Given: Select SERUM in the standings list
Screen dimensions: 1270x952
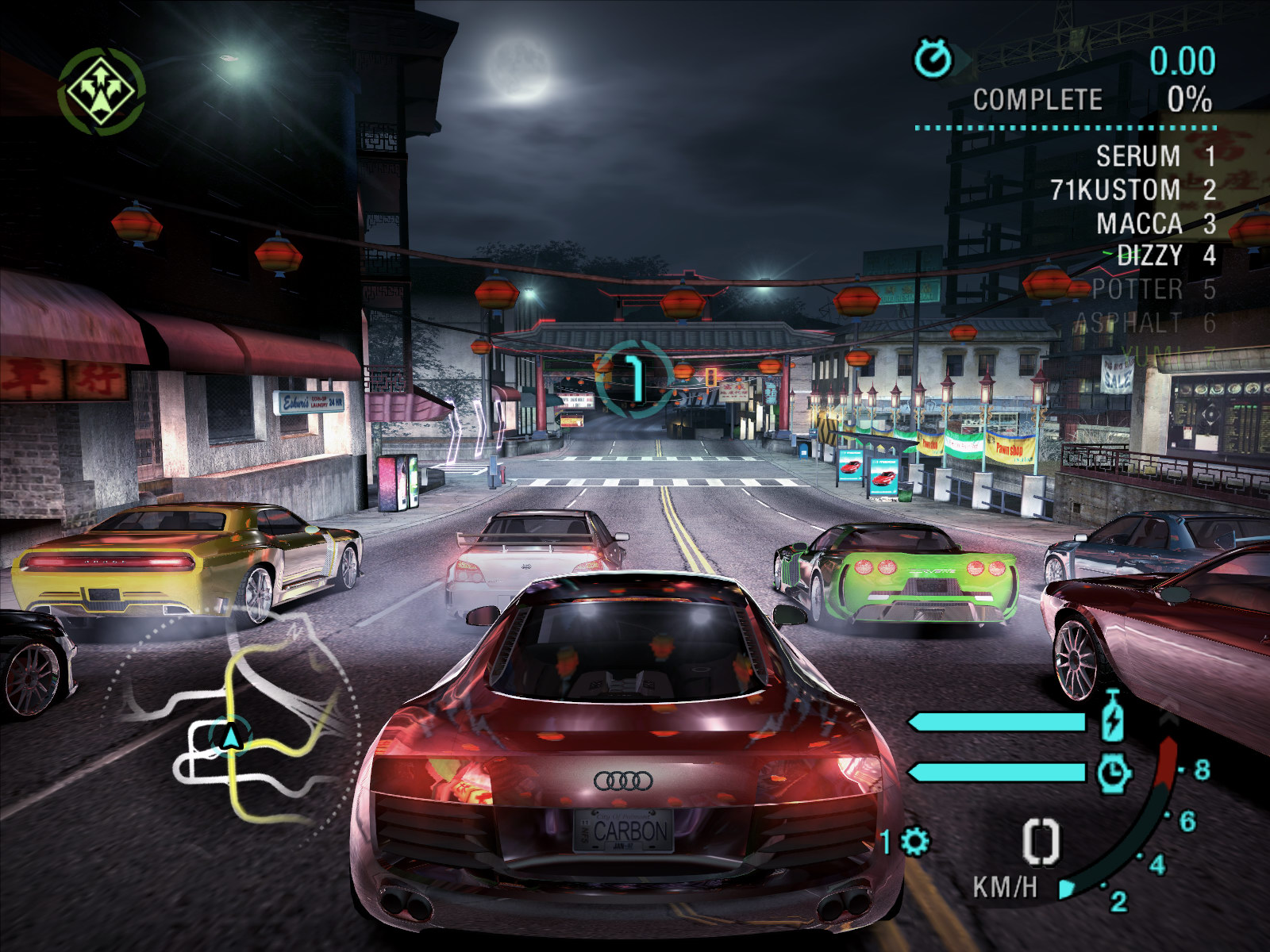Looking at the screenshot, I should tap(1137, 156).
